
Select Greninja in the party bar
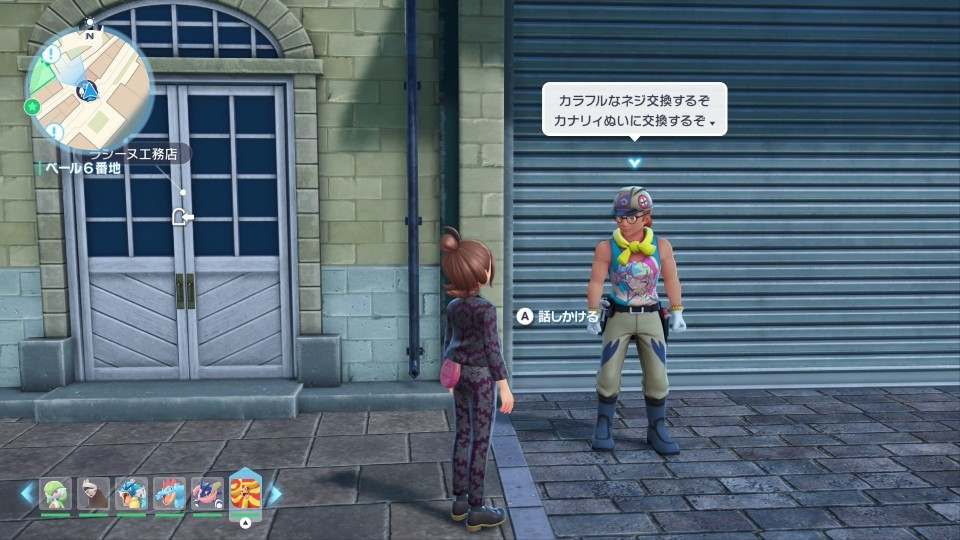coord(207,494)
